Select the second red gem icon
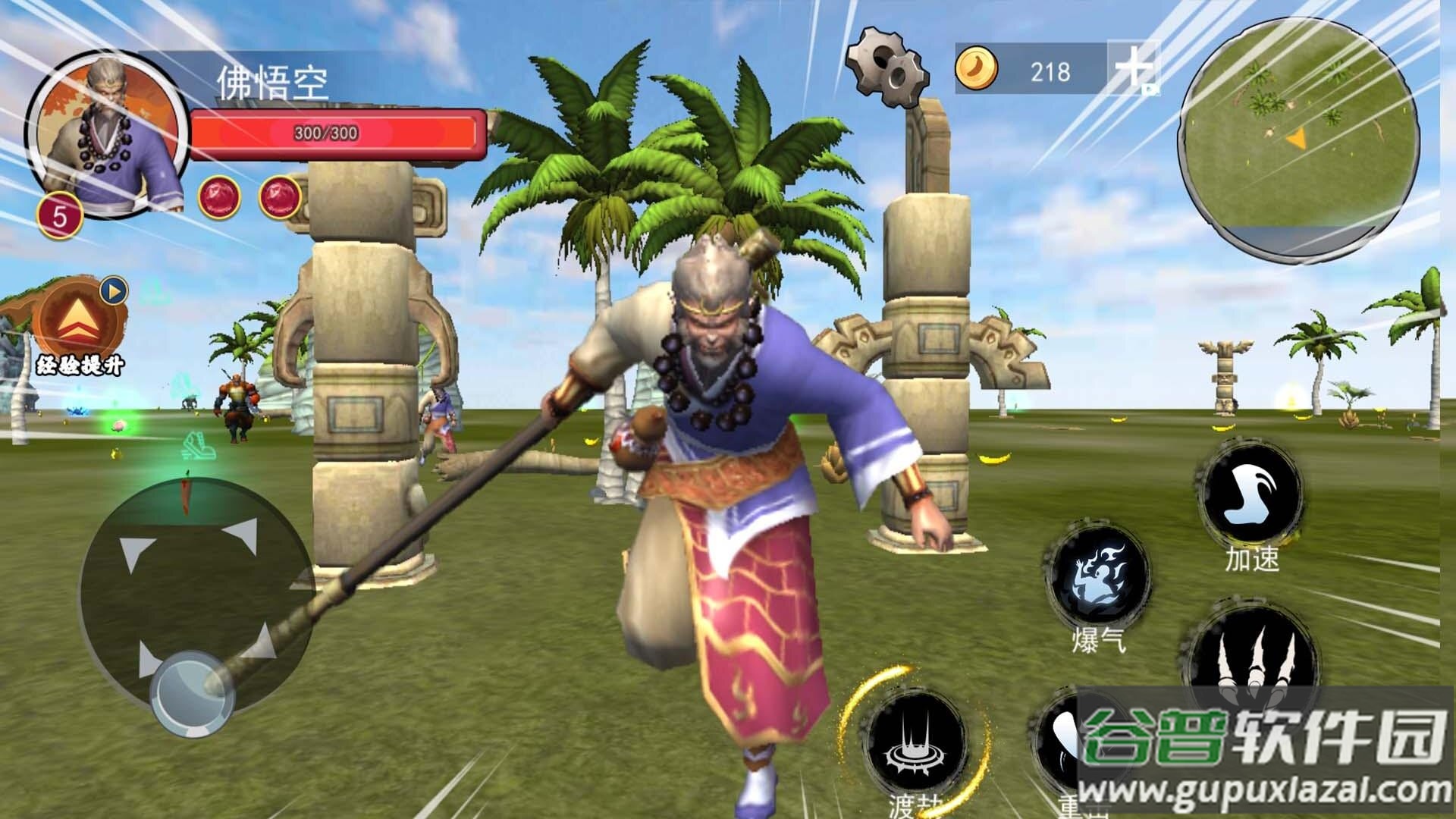The image size is (1456, 819). tap(280, 197)
